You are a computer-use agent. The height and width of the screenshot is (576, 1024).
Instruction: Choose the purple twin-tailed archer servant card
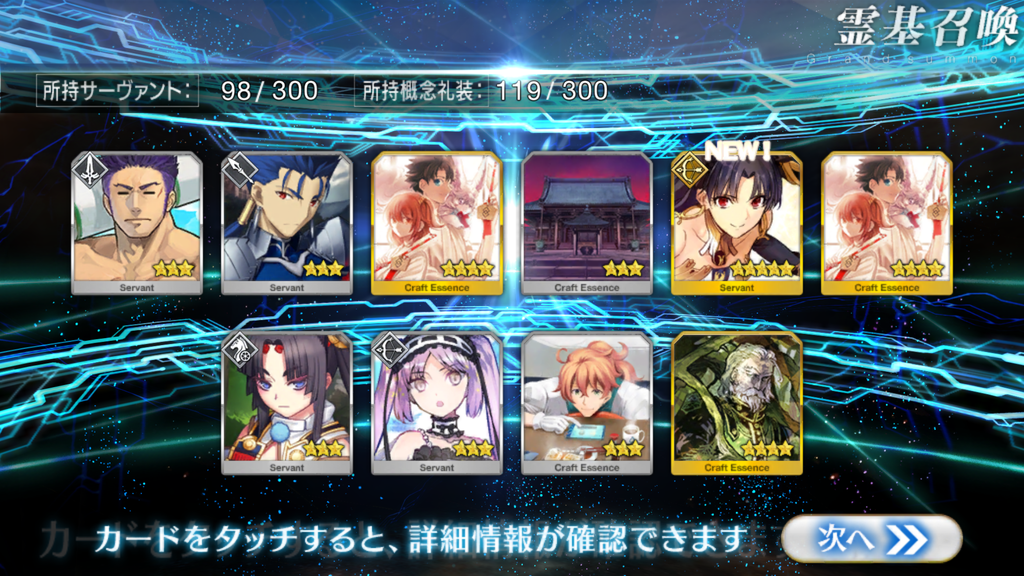(436, 402)
